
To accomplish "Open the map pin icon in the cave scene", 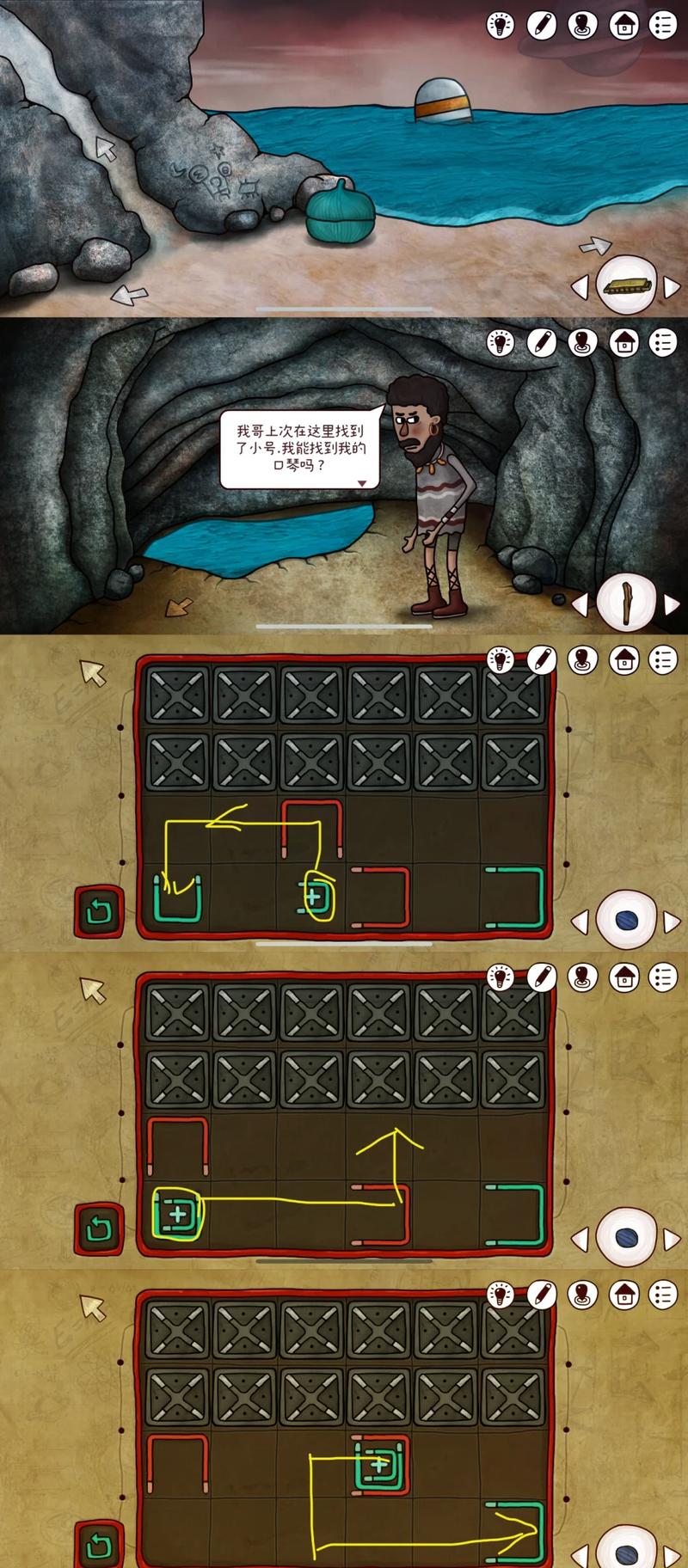I will tap(582, 343).
